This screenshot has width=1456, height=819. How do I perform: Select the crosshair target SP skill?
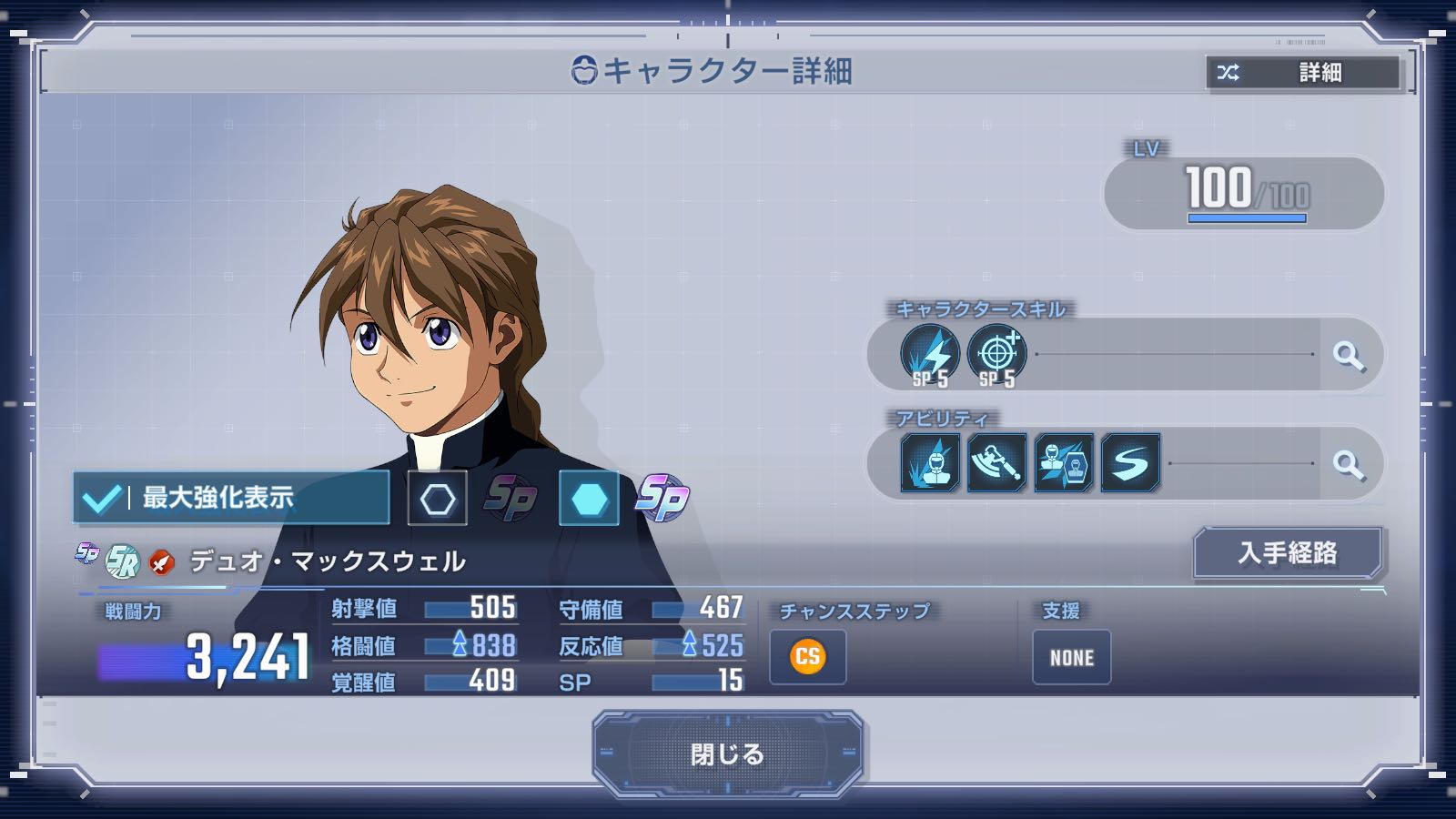997,355
